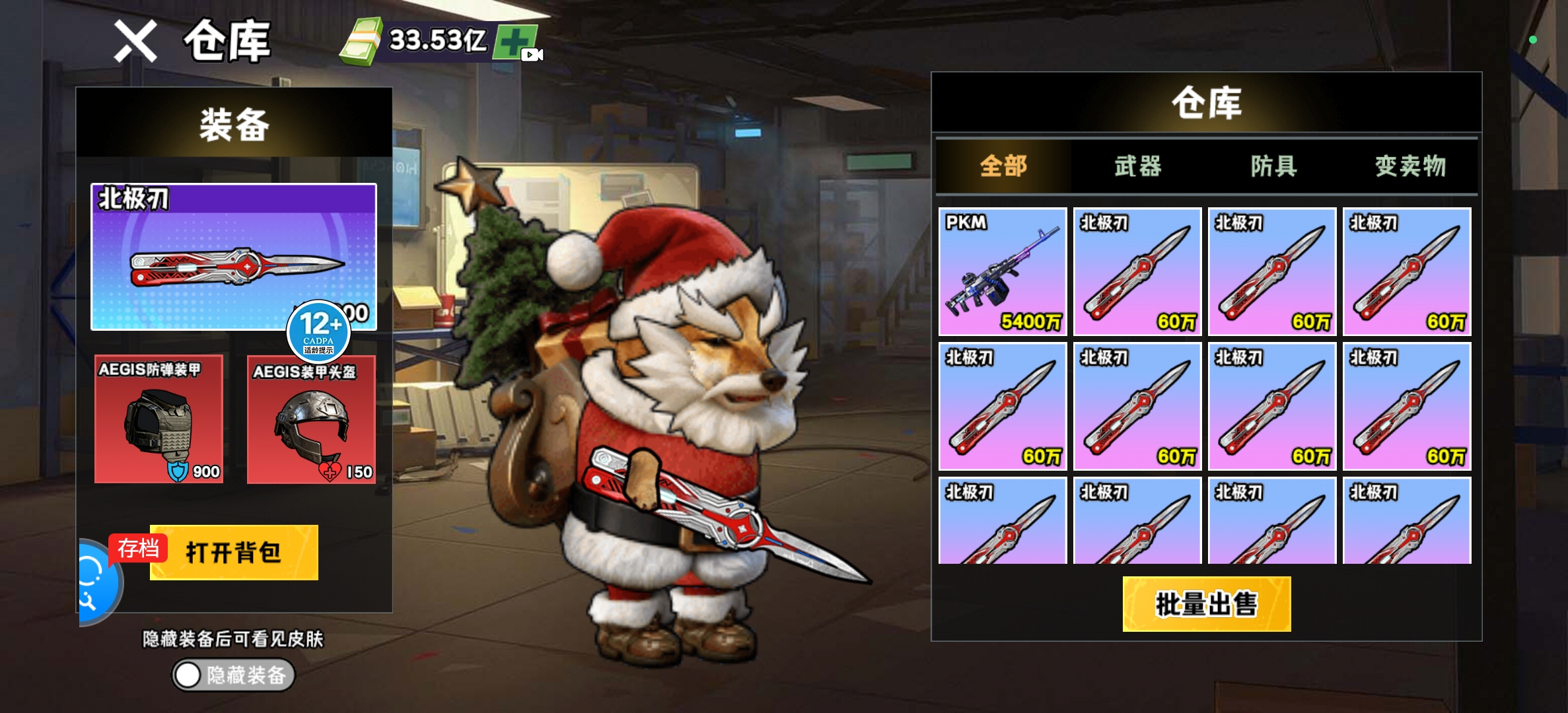
Task: Open the CADPA 12+ age rating notice
Action: click(x=318, y=331)
